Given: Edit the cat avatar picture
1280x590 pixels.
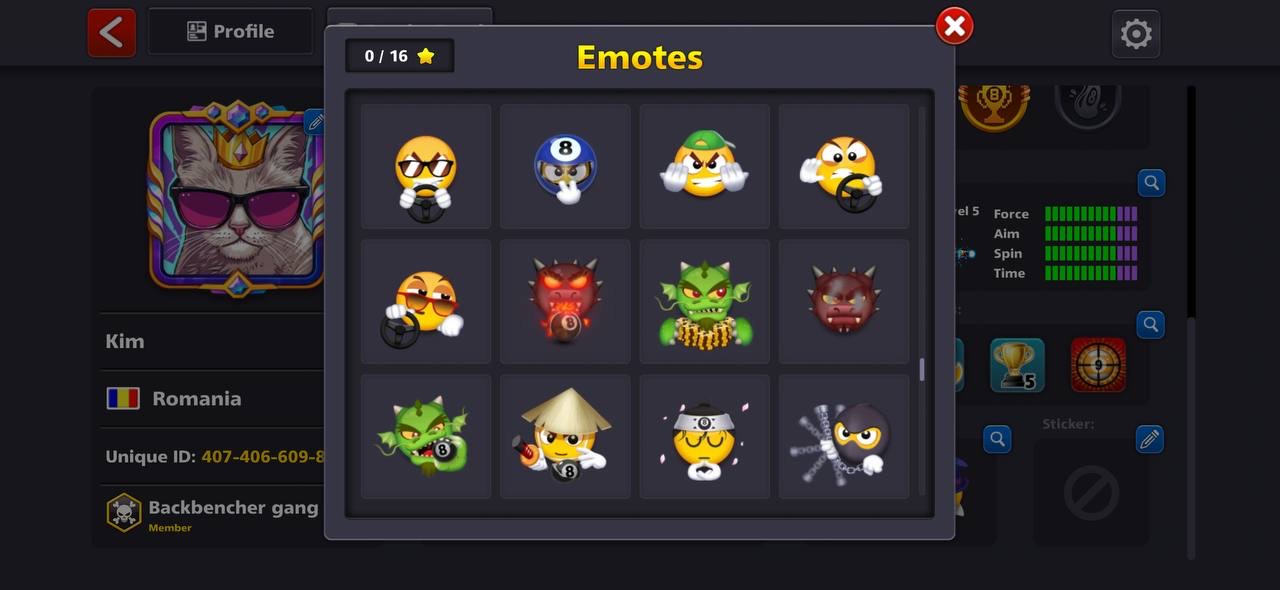Looking at the screenshot, I should tap(315, 123).
